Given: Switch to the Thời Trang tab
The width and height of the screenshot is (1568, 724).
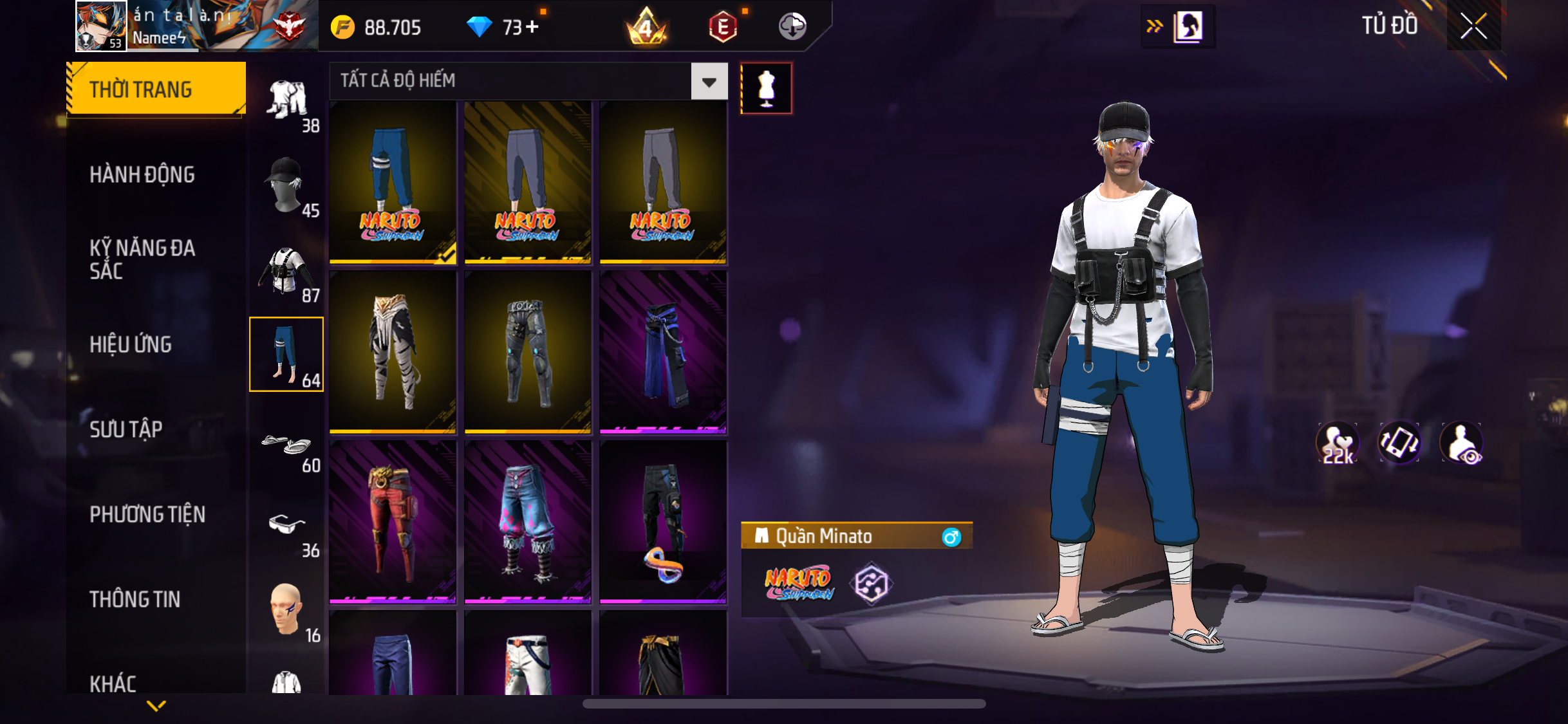Looking at the screenshot, I should tap(156, 89).
